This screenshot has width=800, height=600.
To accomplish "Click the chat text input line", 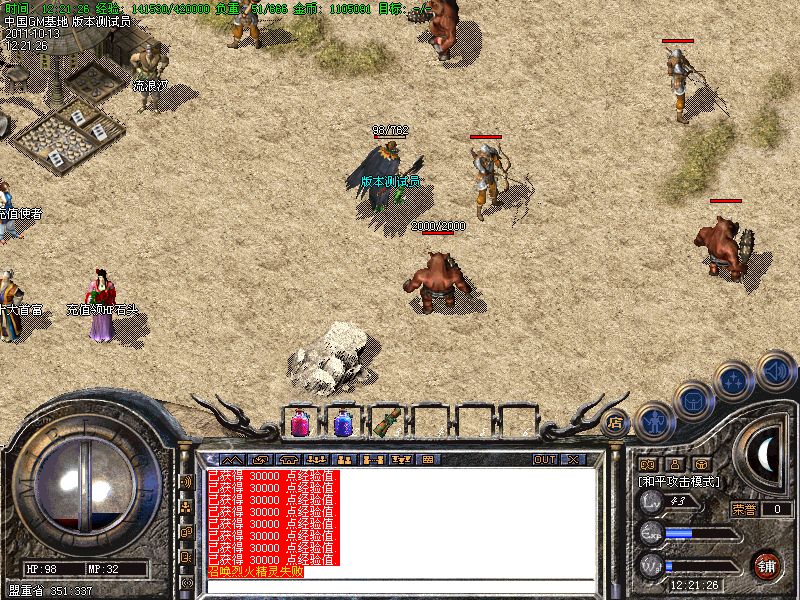I will point(400,584).
